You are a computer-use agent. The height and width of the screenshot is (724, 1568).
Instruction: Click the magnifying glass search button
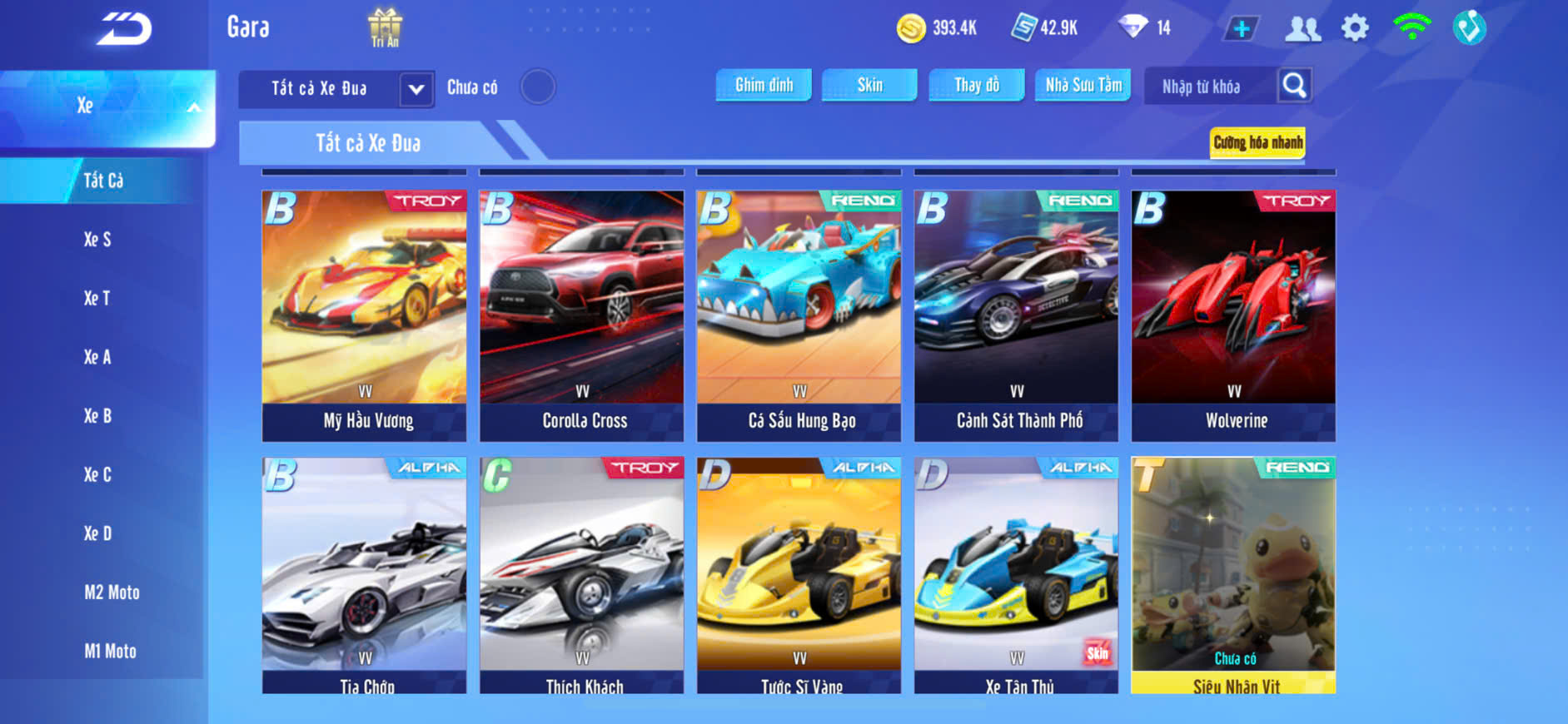point(1294,85)
